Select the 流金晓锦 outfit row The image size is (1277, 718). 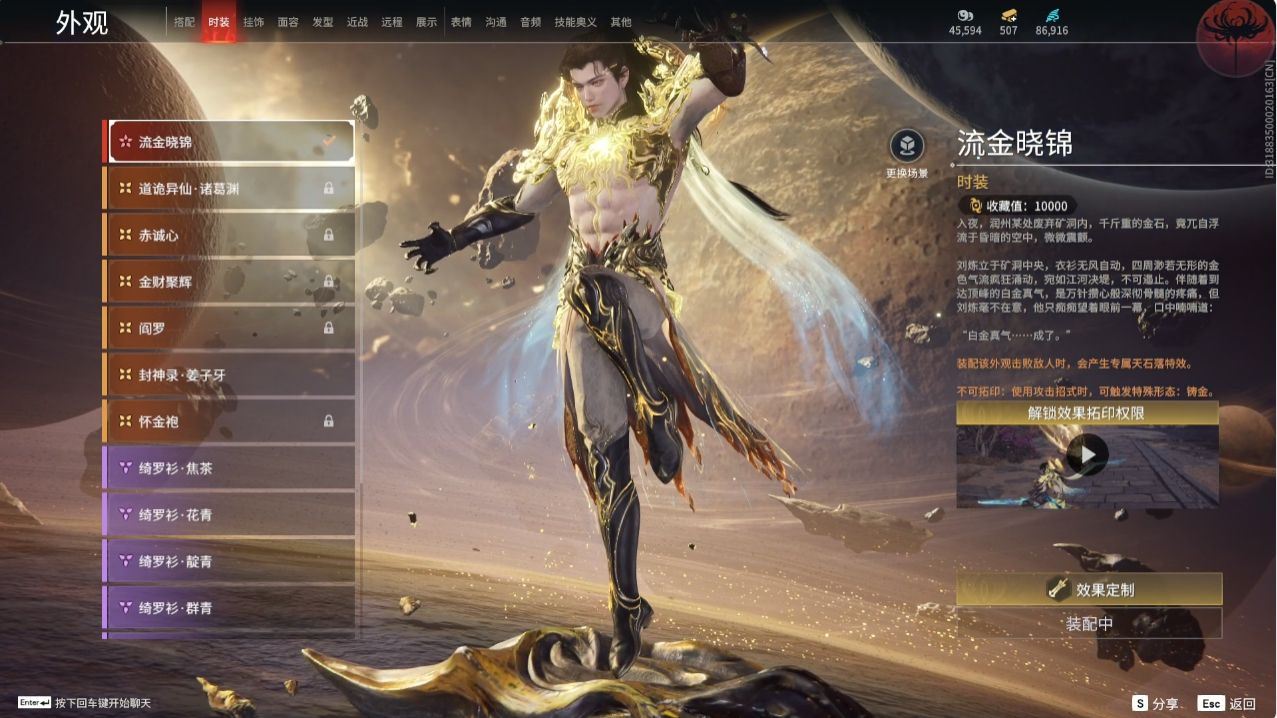point(230,142)
